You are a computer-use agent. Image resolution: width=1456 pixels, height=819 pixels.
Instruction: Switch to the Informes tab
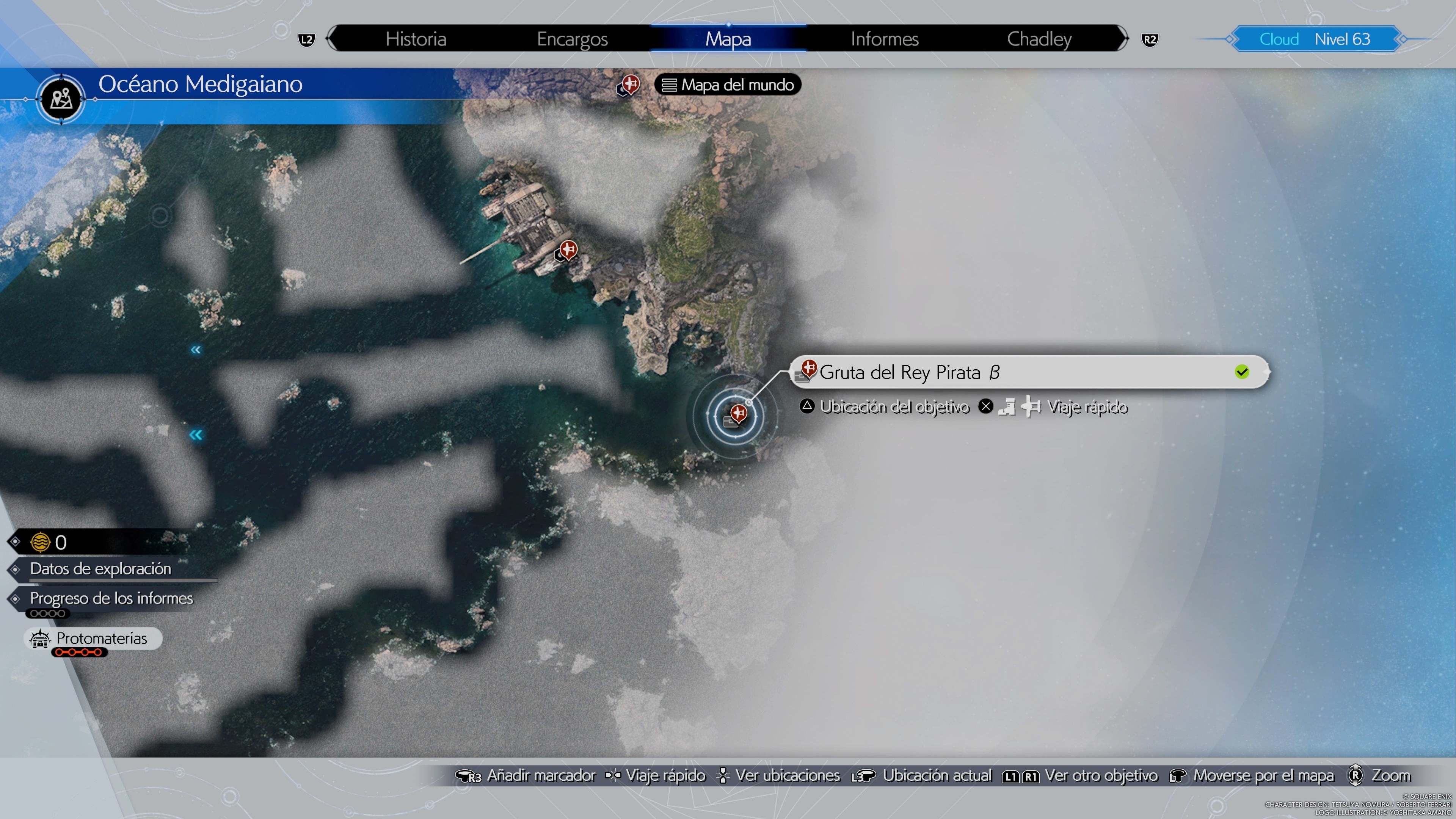coord(885,39)
